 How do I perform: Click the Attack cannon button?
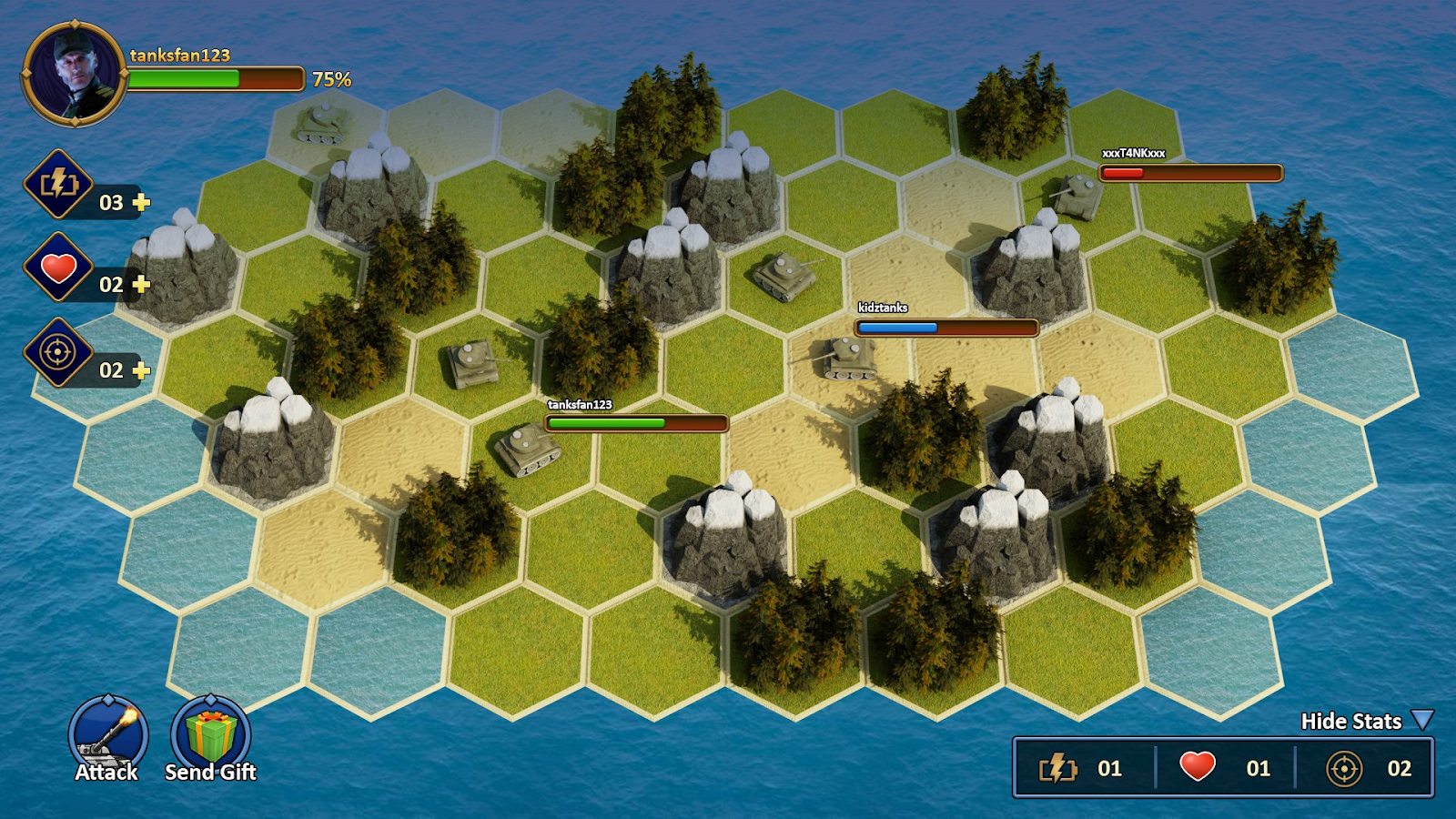[108, 732]
